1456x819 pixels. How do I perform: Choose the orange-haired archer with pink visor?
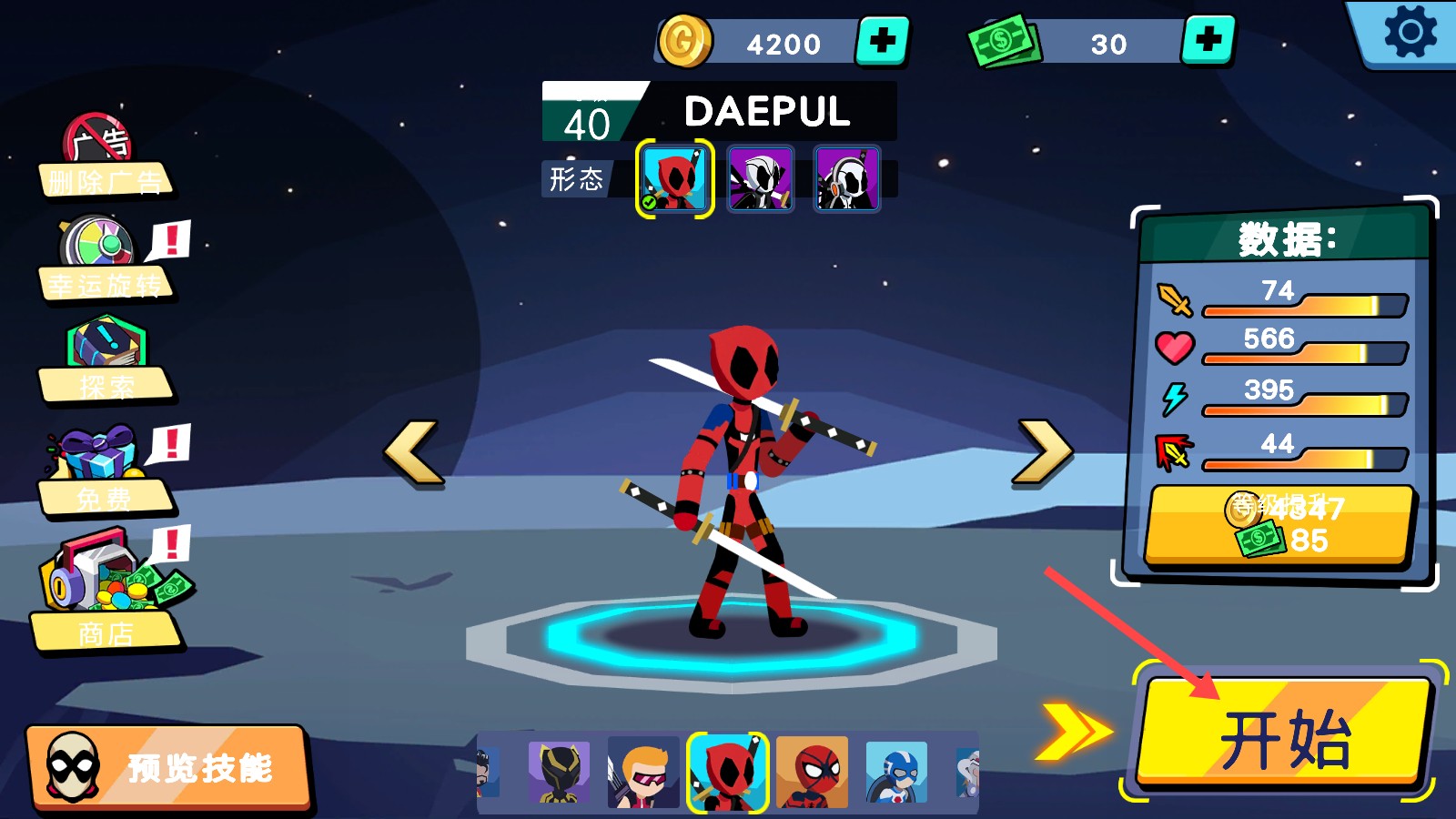click(x=643, y=773)
